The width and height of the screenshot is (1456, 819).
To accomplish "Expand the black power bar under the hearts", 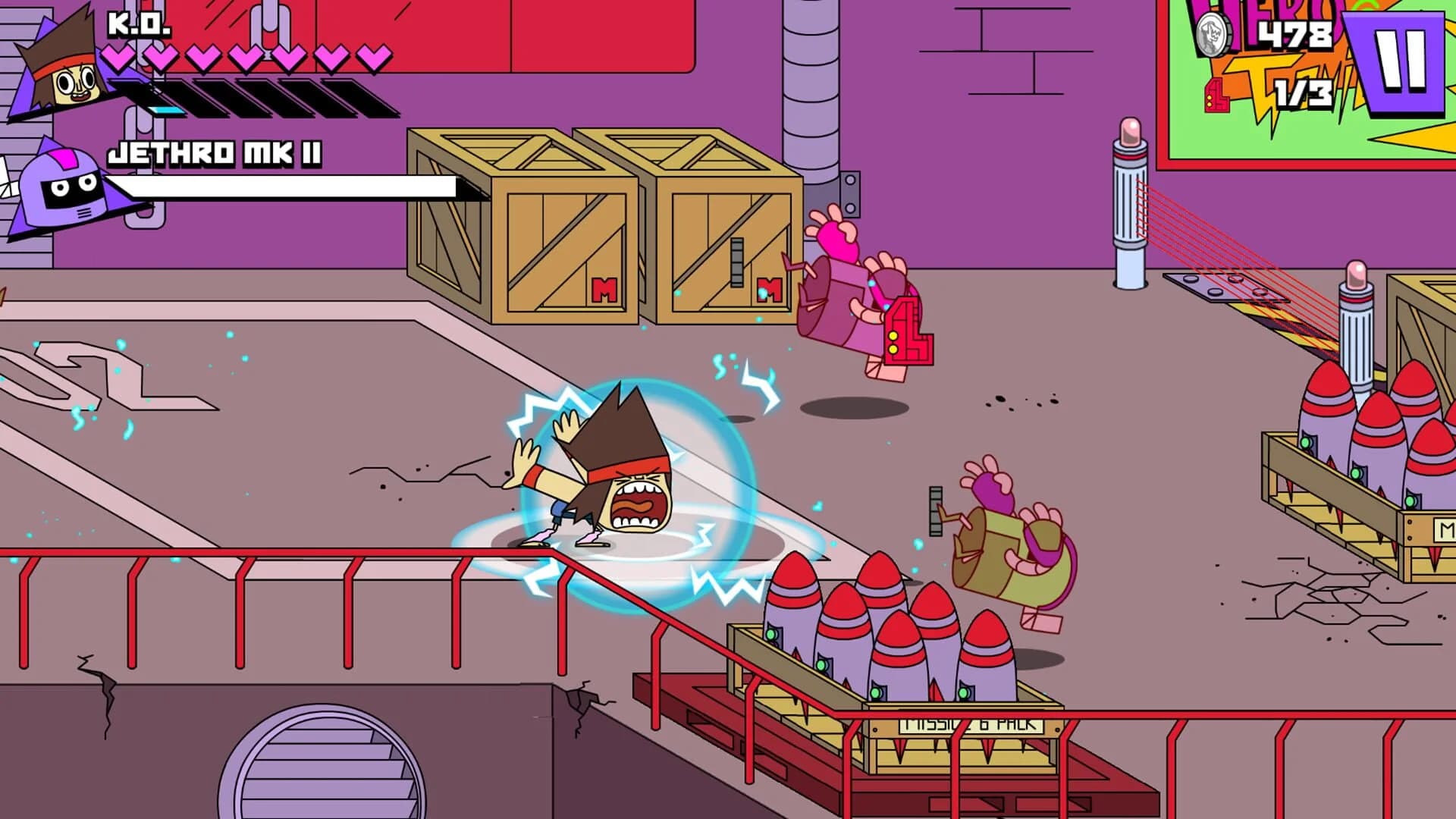I will (x=265, y=97).
